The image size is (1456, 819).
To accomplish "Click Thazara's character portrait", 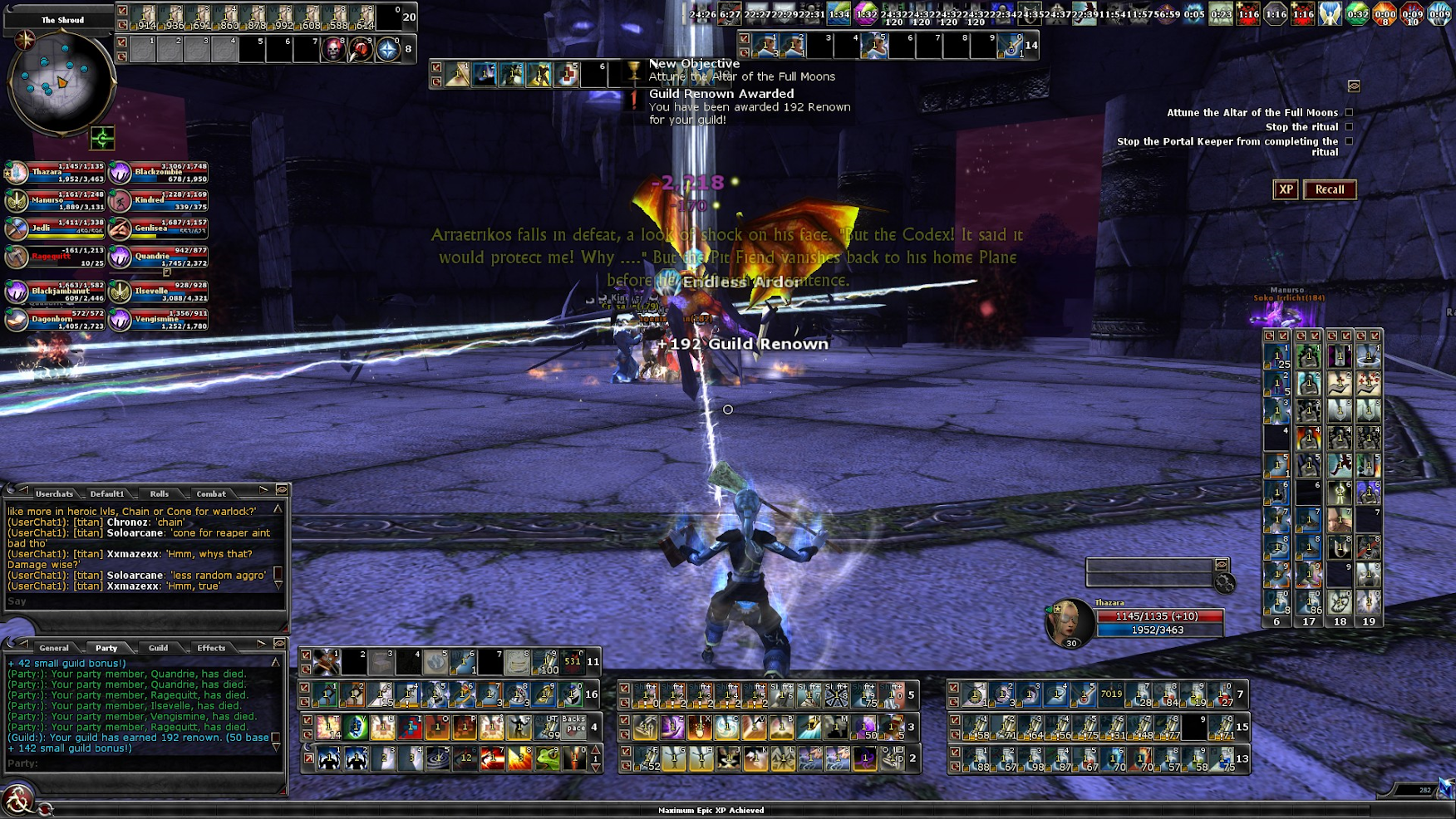I will [1070, 622].
